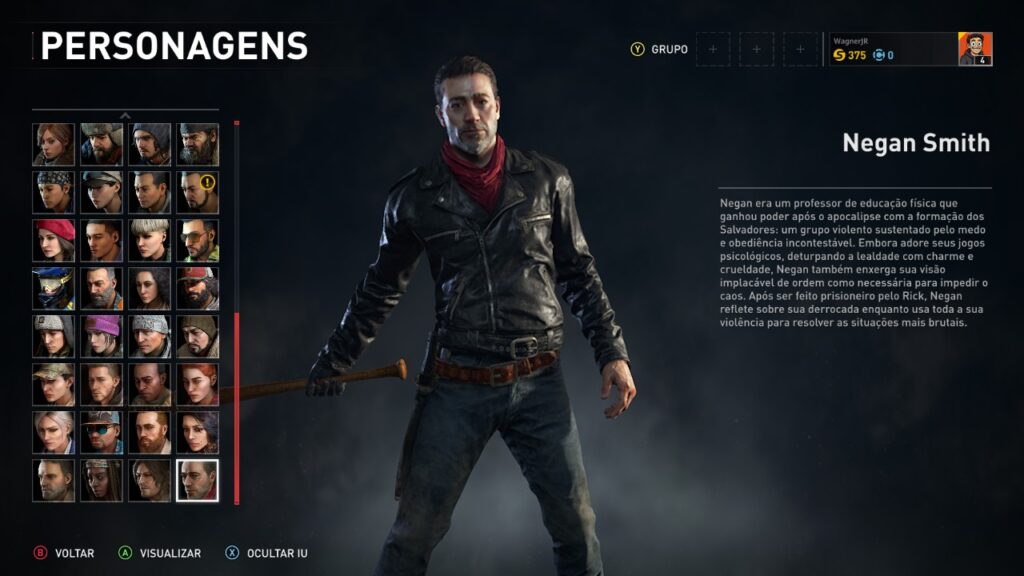Open the Grupo party label
Image resolution: width=1024 pixels, height=576 pixels.
[669, 49]
